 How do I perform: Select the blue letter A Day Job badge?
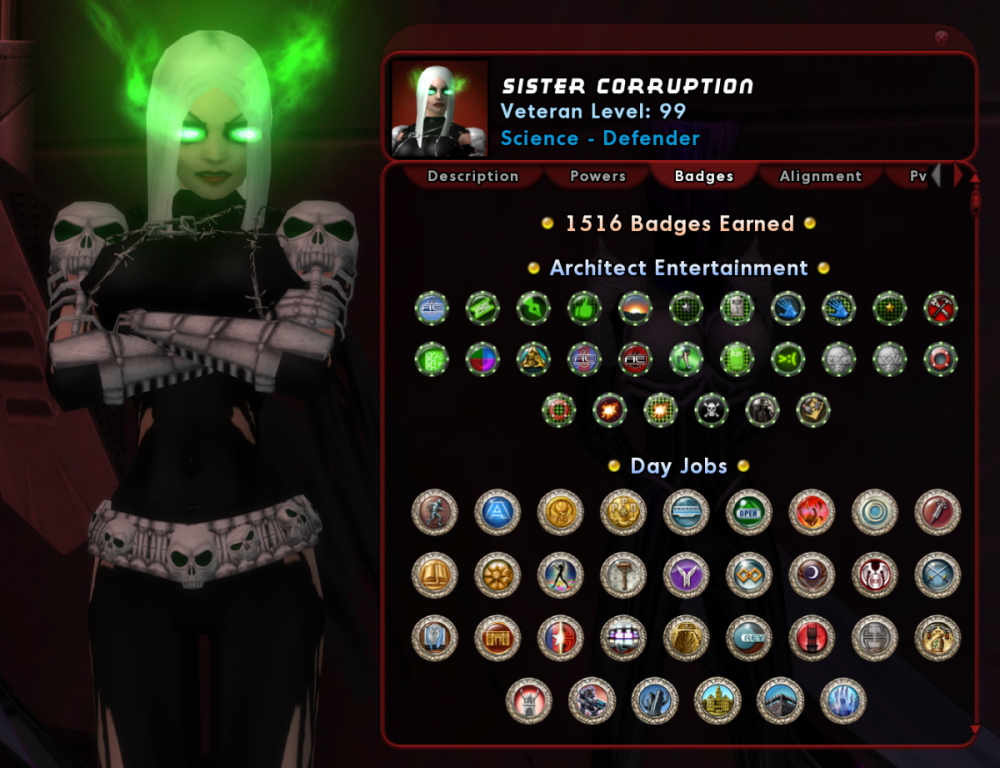click(x=497, y=512)
